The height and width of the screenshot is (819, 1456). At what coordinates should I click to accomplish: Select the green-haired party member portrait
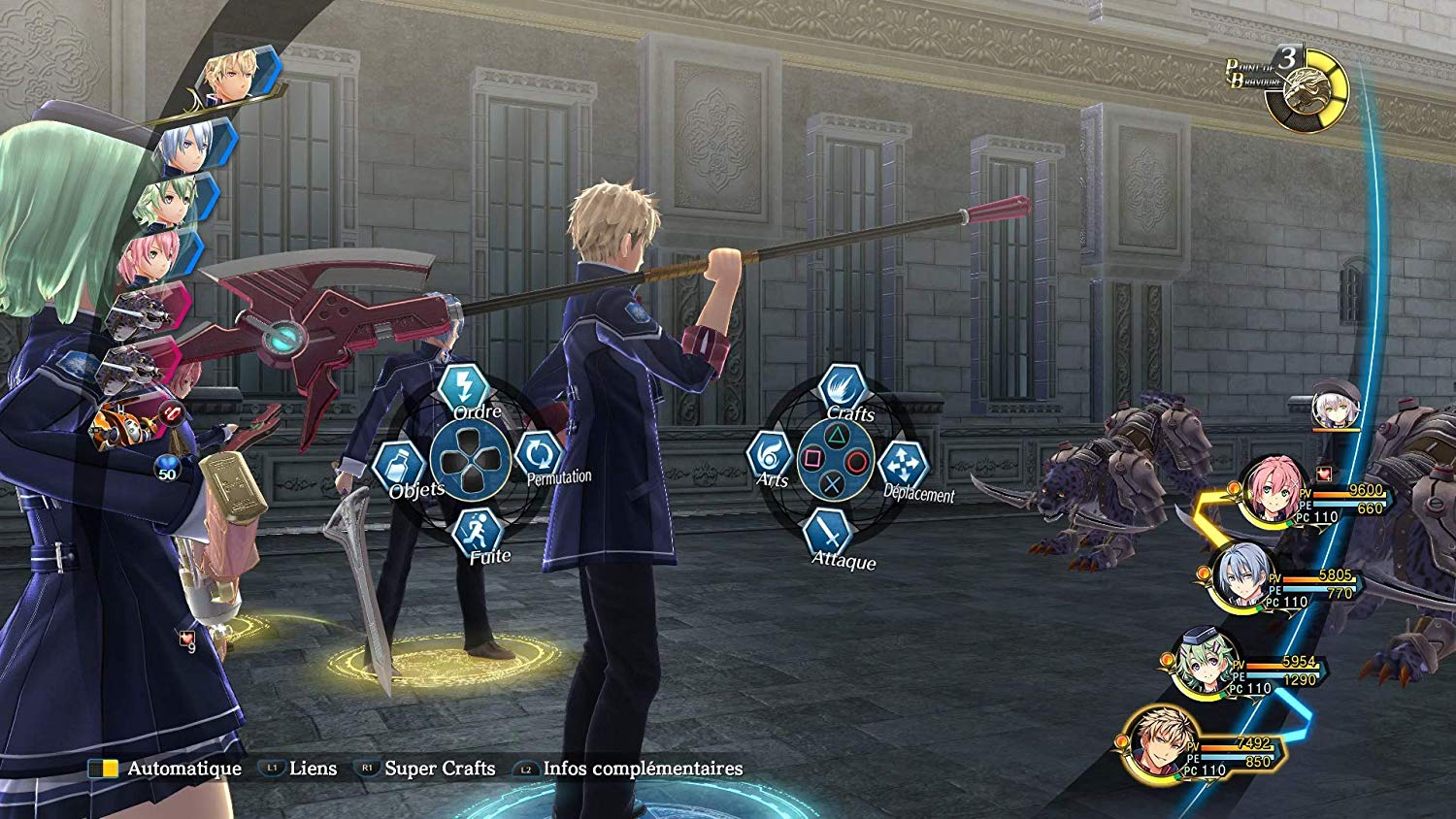click(x=1206, y=664)
